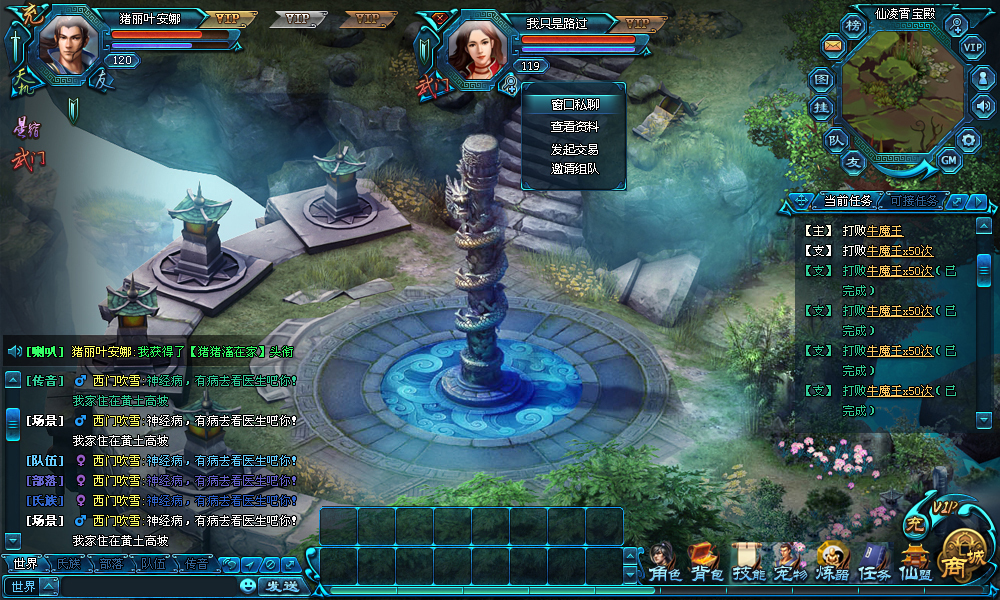
Task: Select 邀请组队 to invite to team
Action: pyautogui.click(x=574, y=169)
